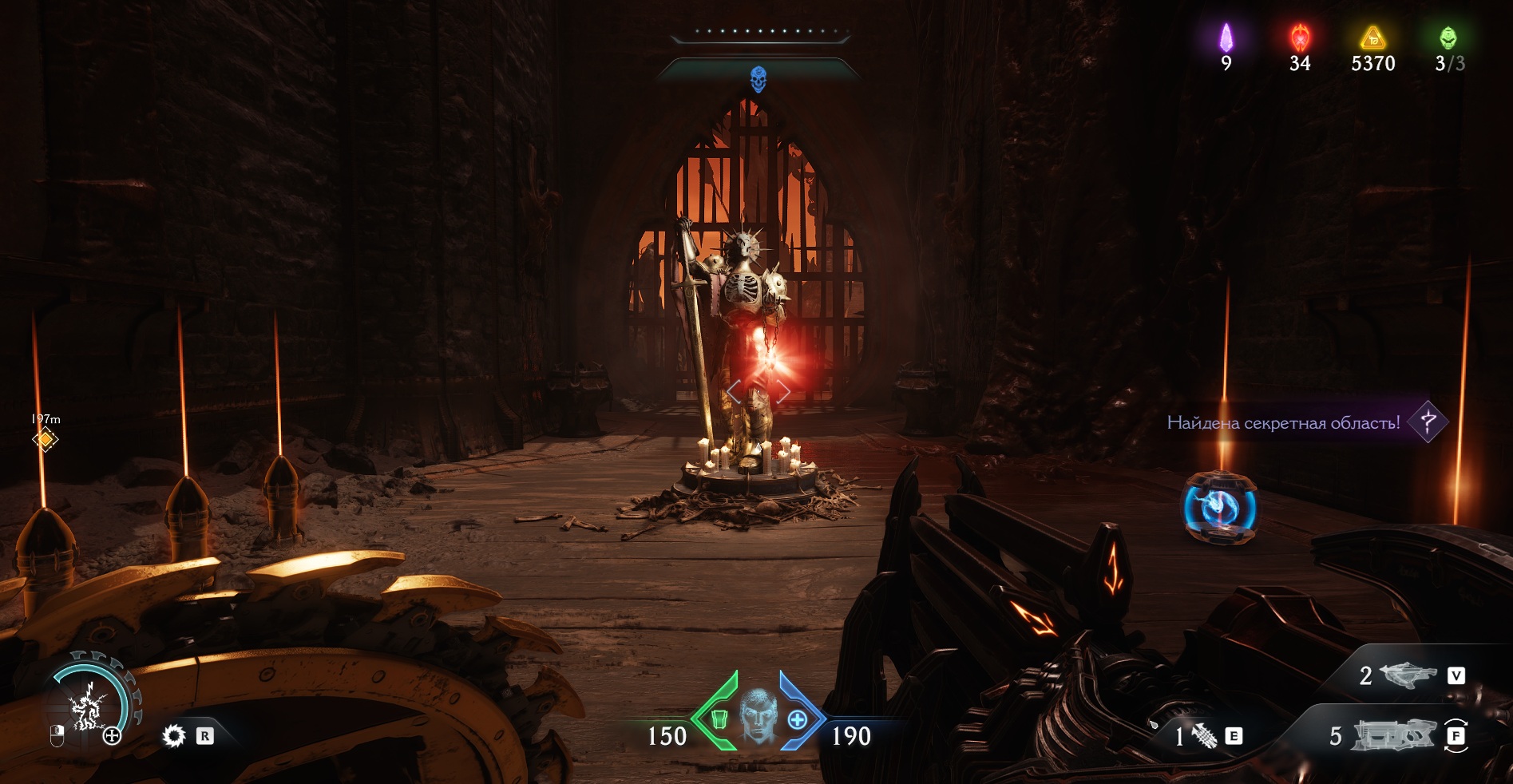The height and width of the screenshot is (784, 1513).
Task: Select the weapon icon with count 5
Action: click(1393, 735)
